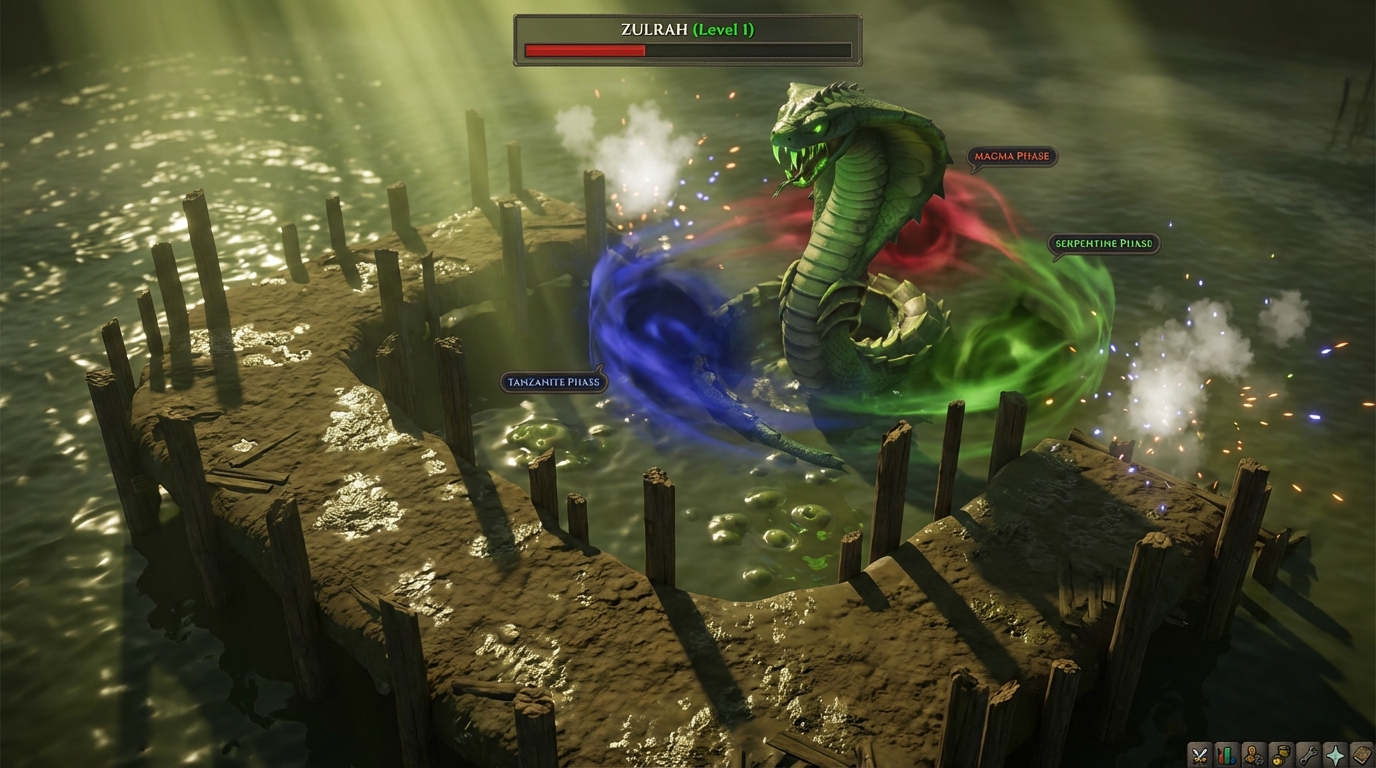Select the clan chat characters tab

tap(1253, 755)
